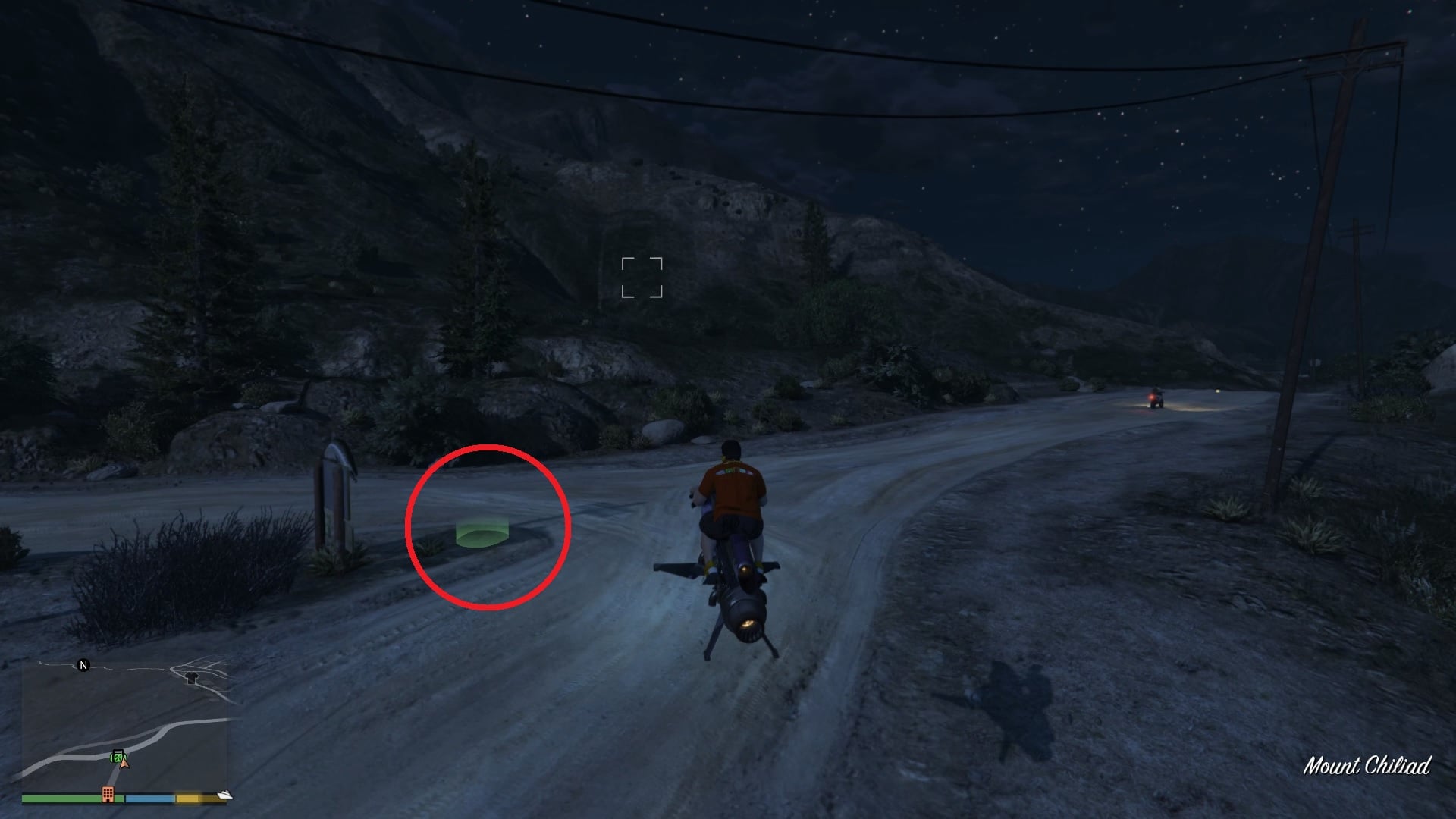Select the orange player arrow on the minimap
Viewport: 1456px width, 819px height.
[x=124, y=766]
